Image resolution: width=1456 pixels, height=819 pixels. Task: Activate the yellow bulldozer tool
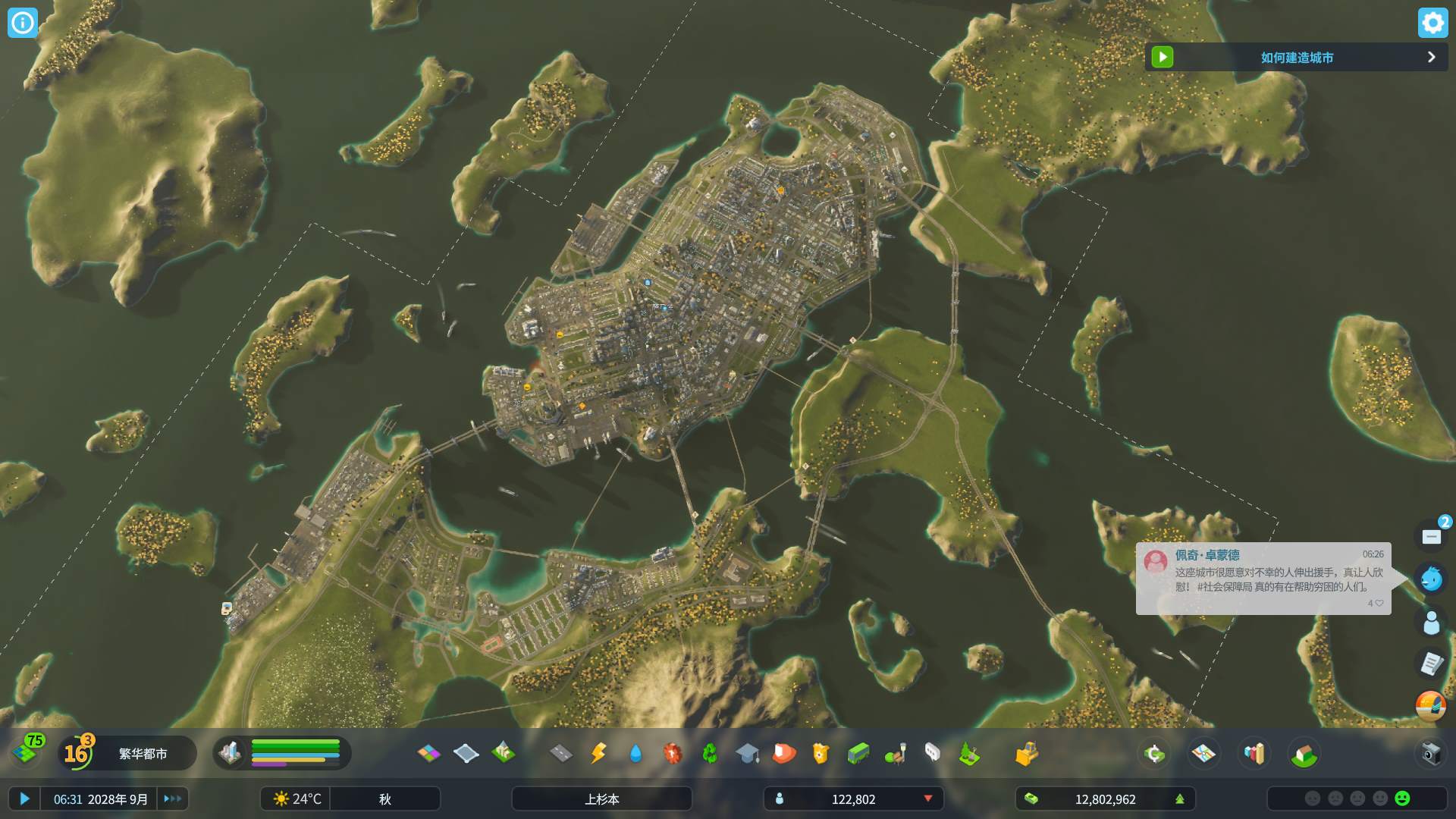[1027, 754]
